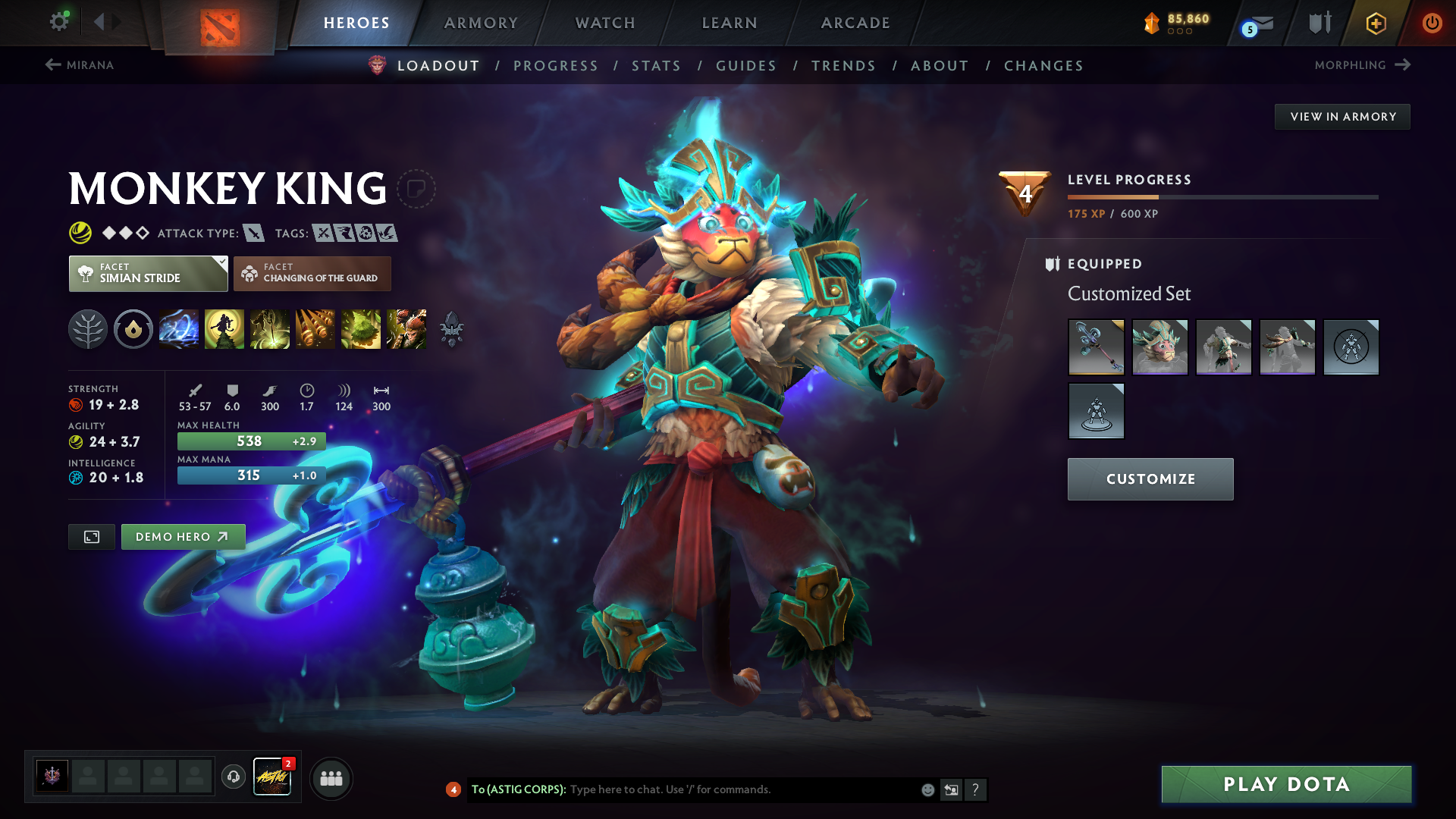This screenshot has height=819, width=1456.
Task: Start matchmaking with Play Dota
Action: click(1286, 784)
